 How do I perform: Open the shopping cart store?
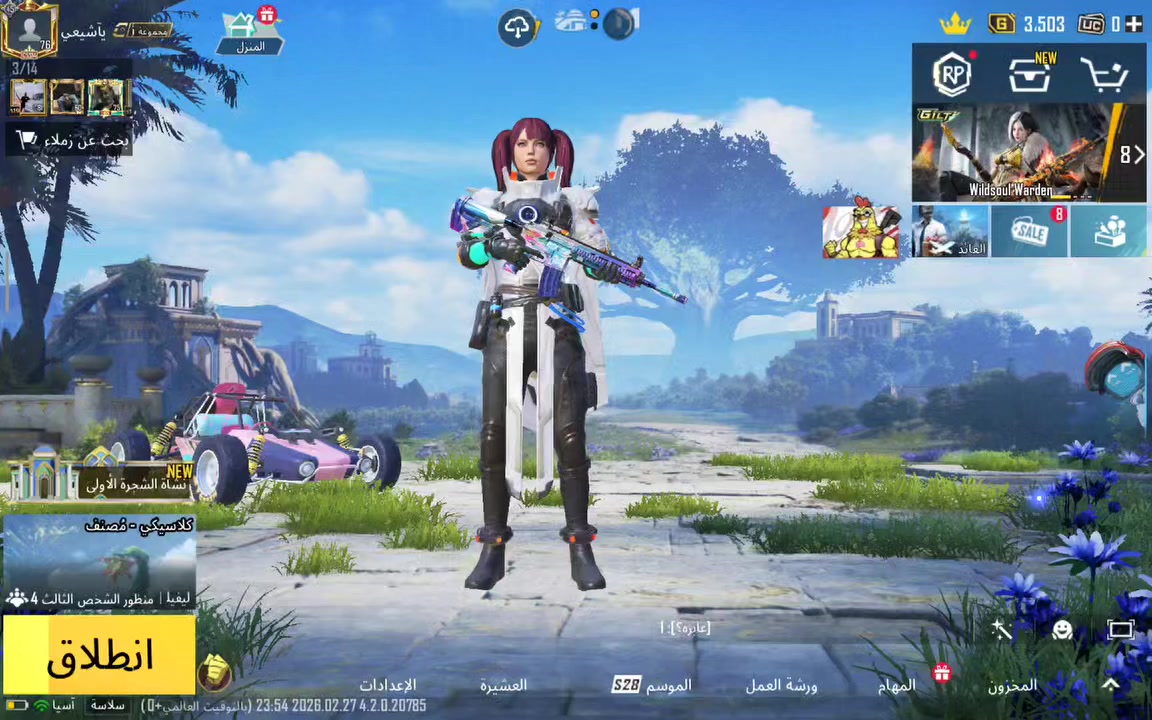tap(1105, 75)
